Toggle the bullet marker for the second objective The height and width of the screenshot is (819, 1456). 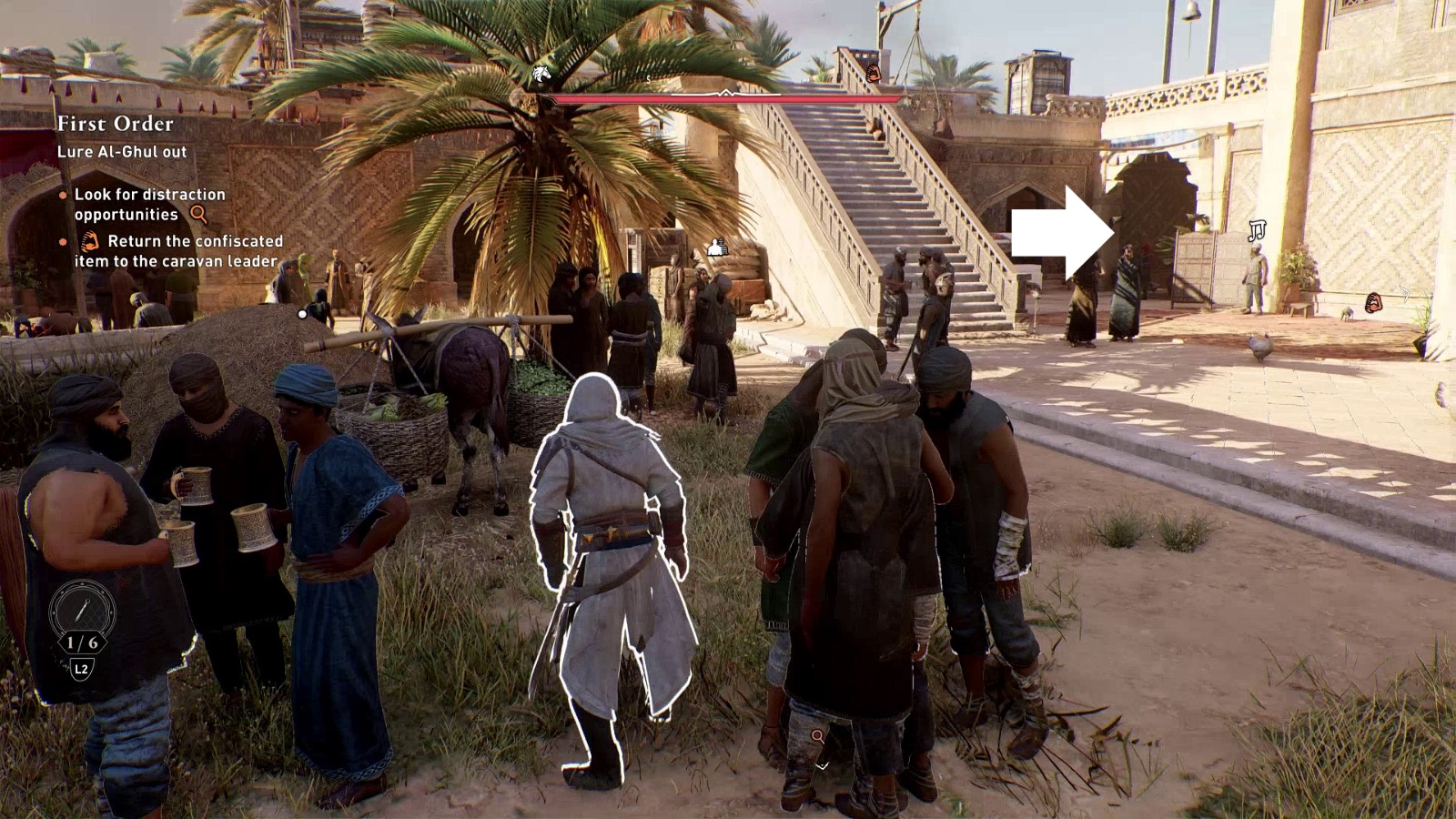point(61,242)
